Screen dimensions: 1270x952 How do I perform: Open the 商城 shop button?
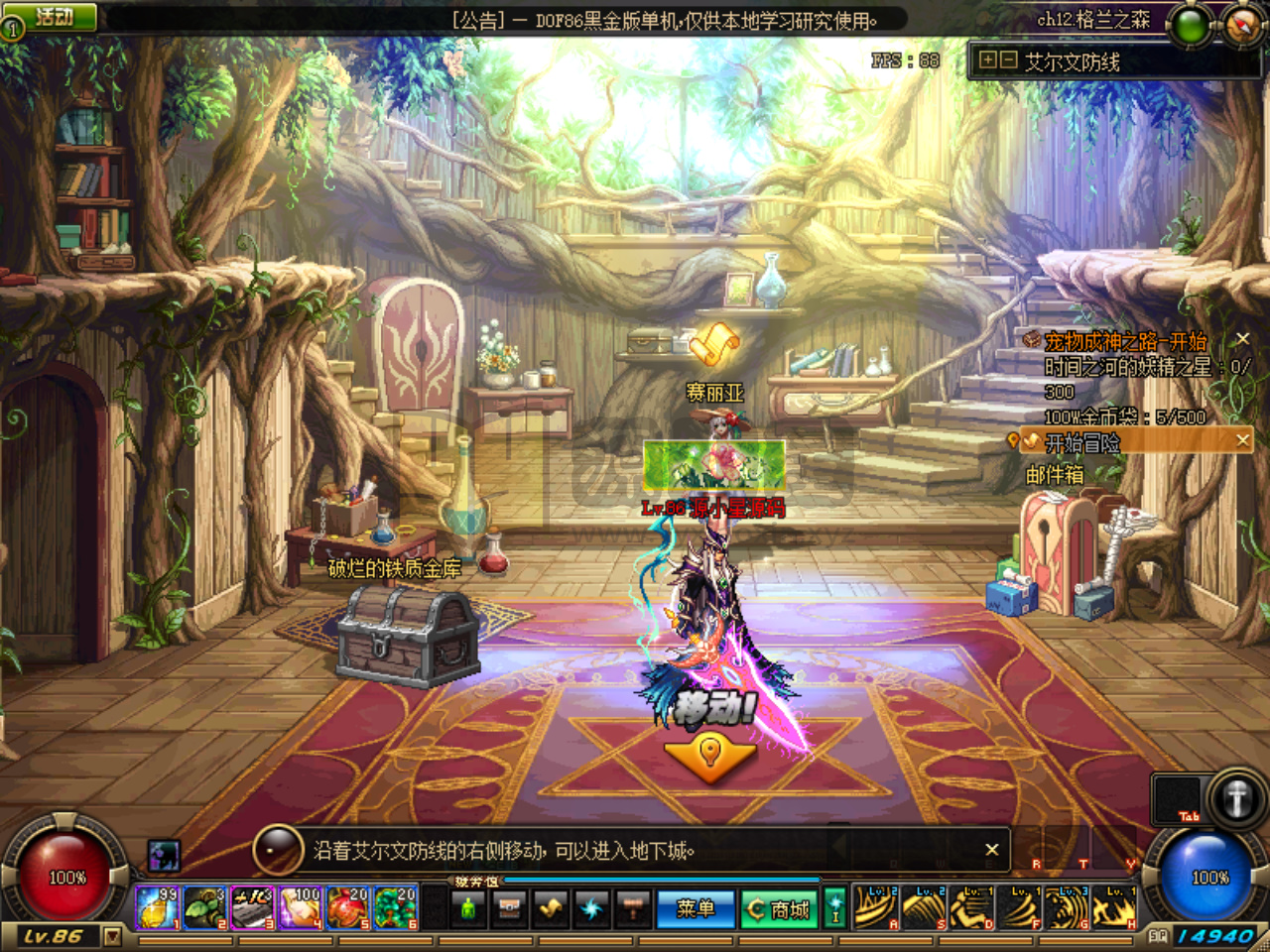(780, 908)
